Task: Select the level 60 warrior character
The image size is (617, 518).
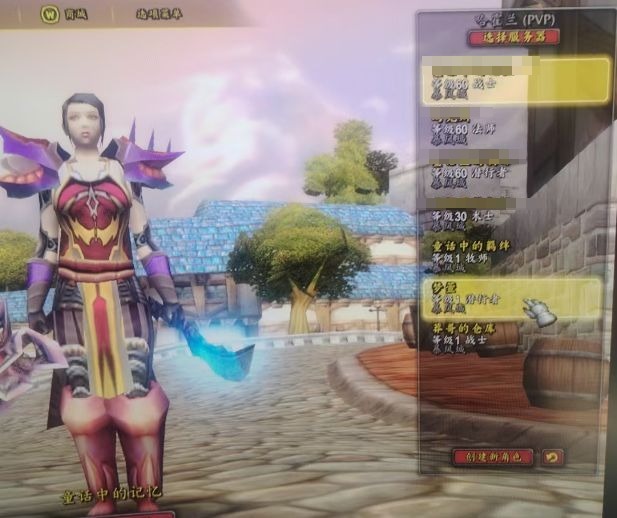Action: click(x=515, y=80)
